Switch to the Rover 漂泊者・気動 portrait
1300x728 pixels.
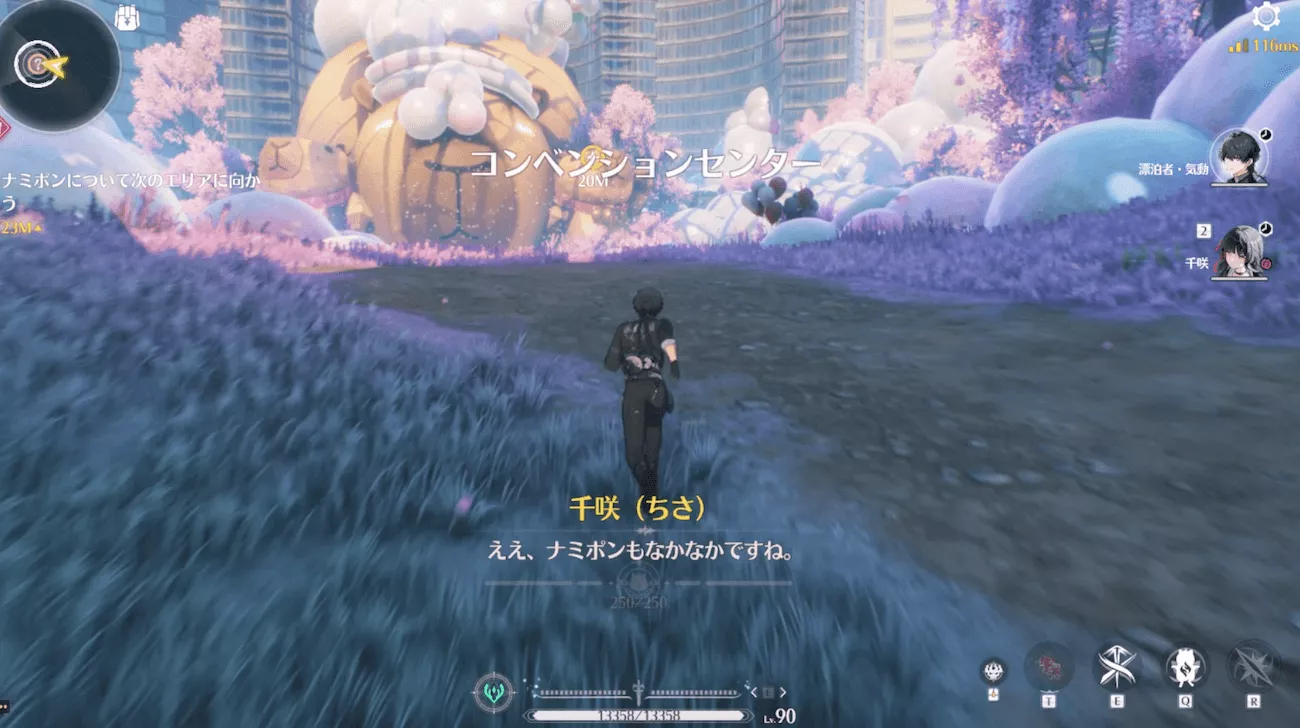(1238, 158)
